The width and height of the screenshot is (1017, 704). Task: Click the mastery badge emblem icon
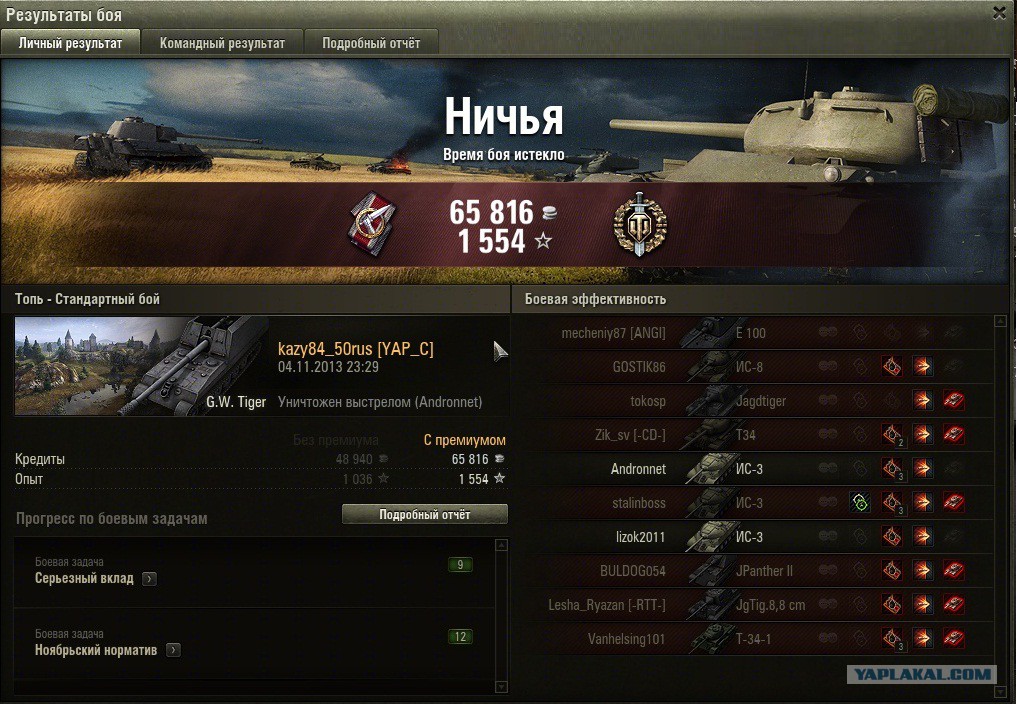[639, 225]
